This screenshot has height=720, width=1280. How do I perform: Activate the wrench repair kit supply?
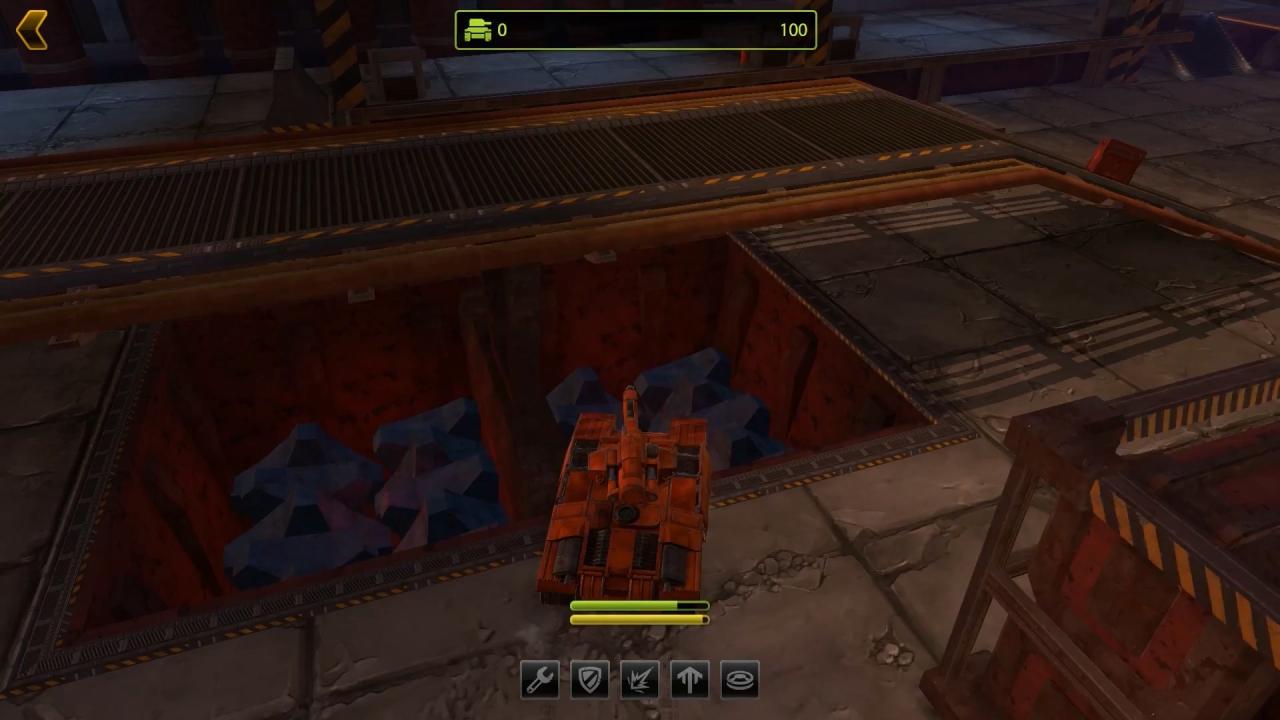pyautogui.click(x=539, y=680)
